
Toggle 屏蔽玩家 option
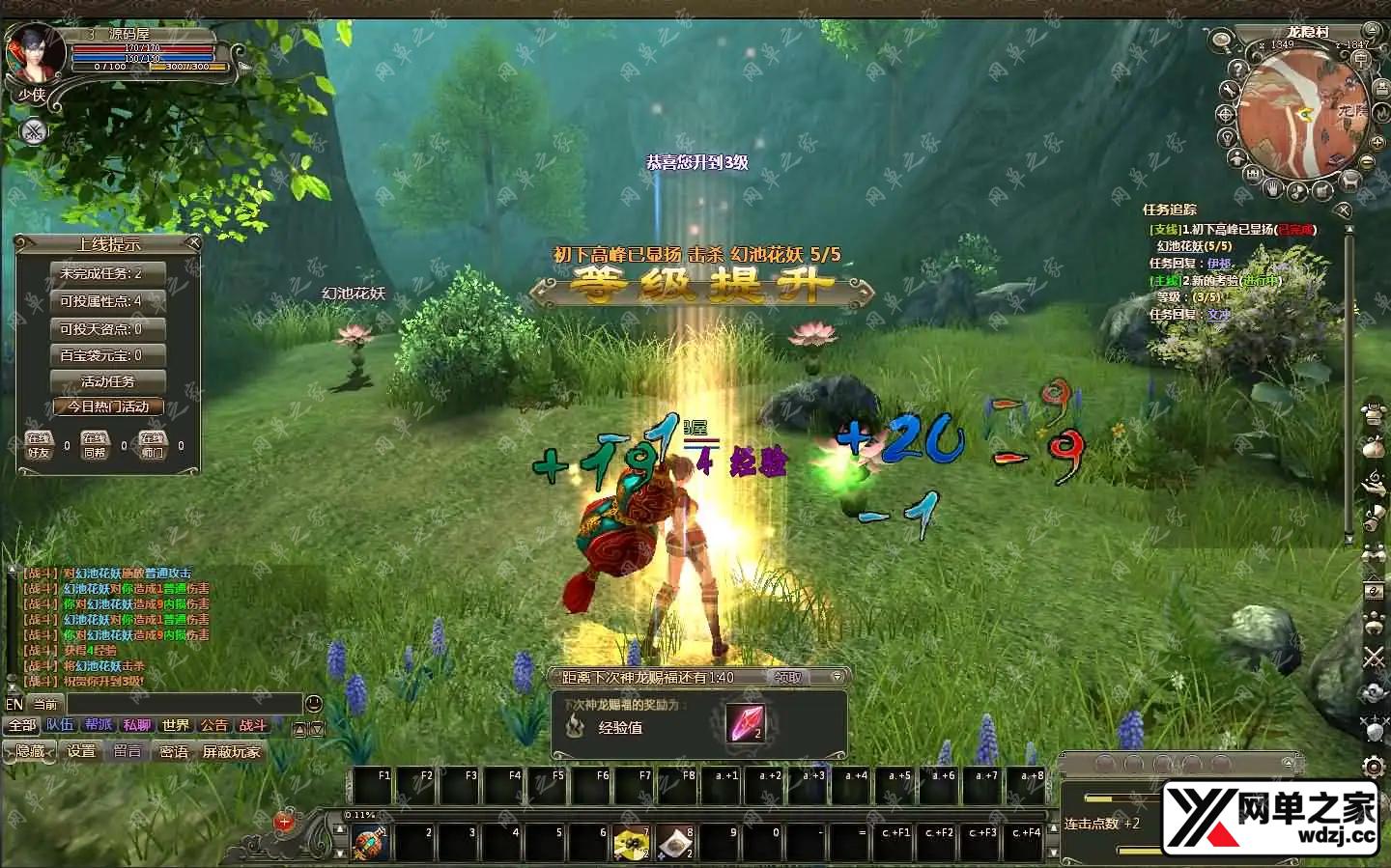click(x=231, y=751)
